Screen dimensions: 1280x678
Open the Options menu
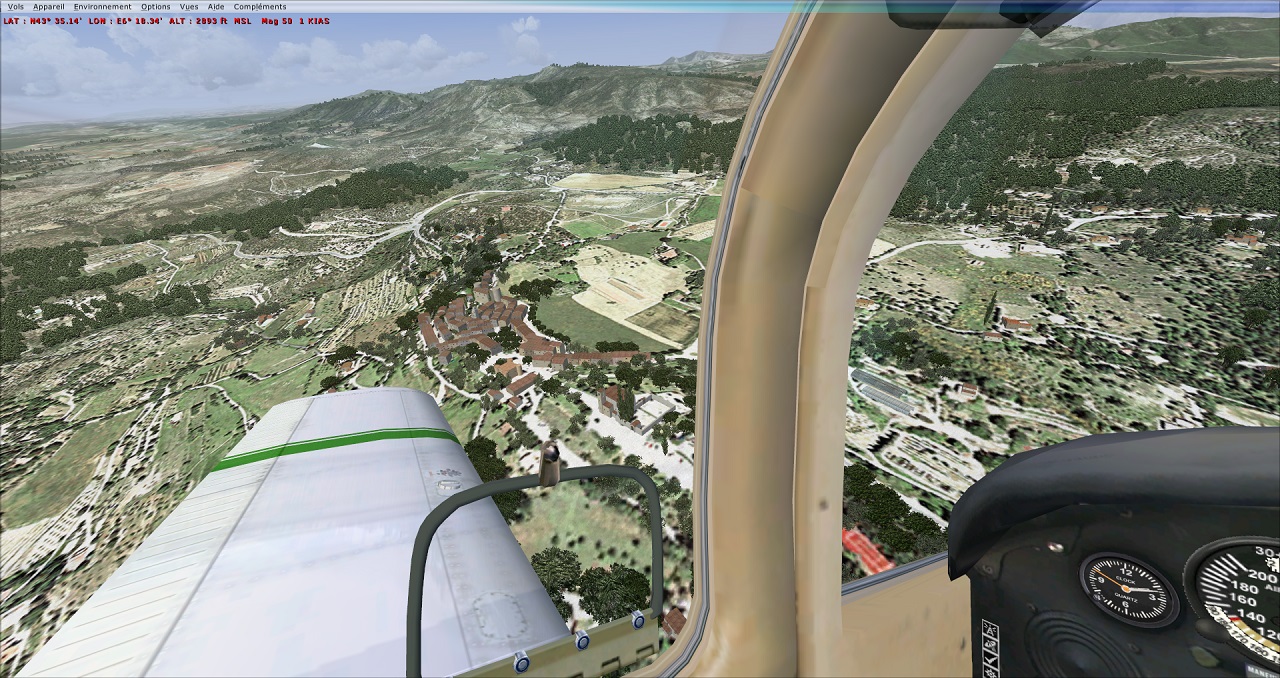point(155,6)
